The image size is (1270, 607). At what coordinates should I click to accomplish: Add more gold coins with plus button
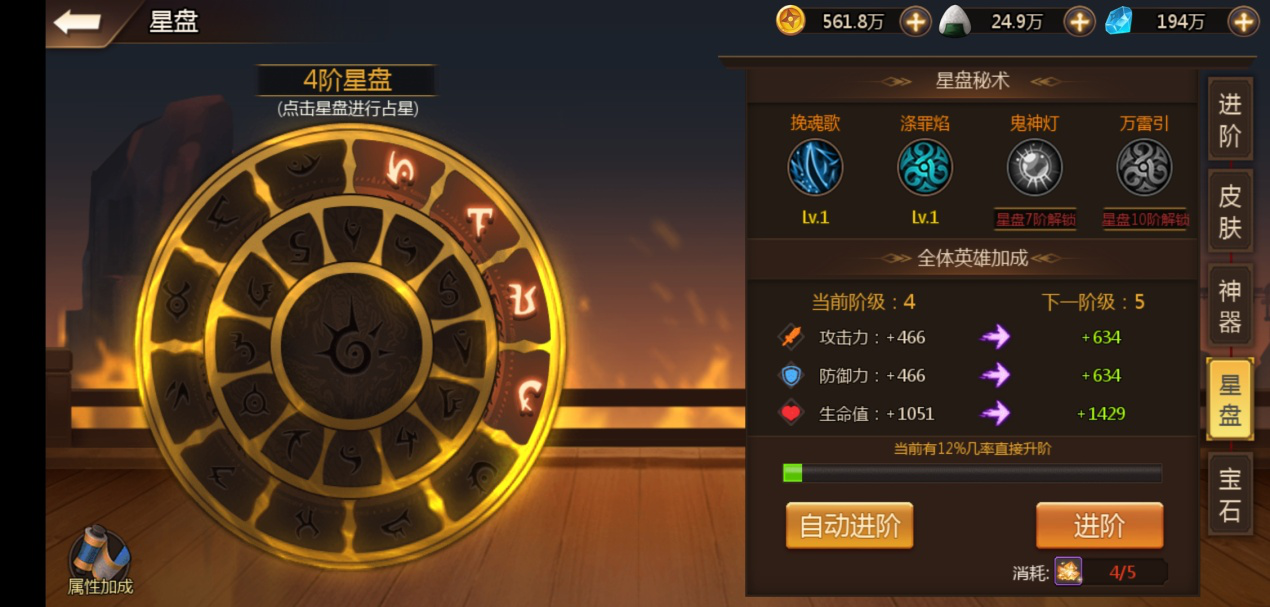(x=915, y=21)
